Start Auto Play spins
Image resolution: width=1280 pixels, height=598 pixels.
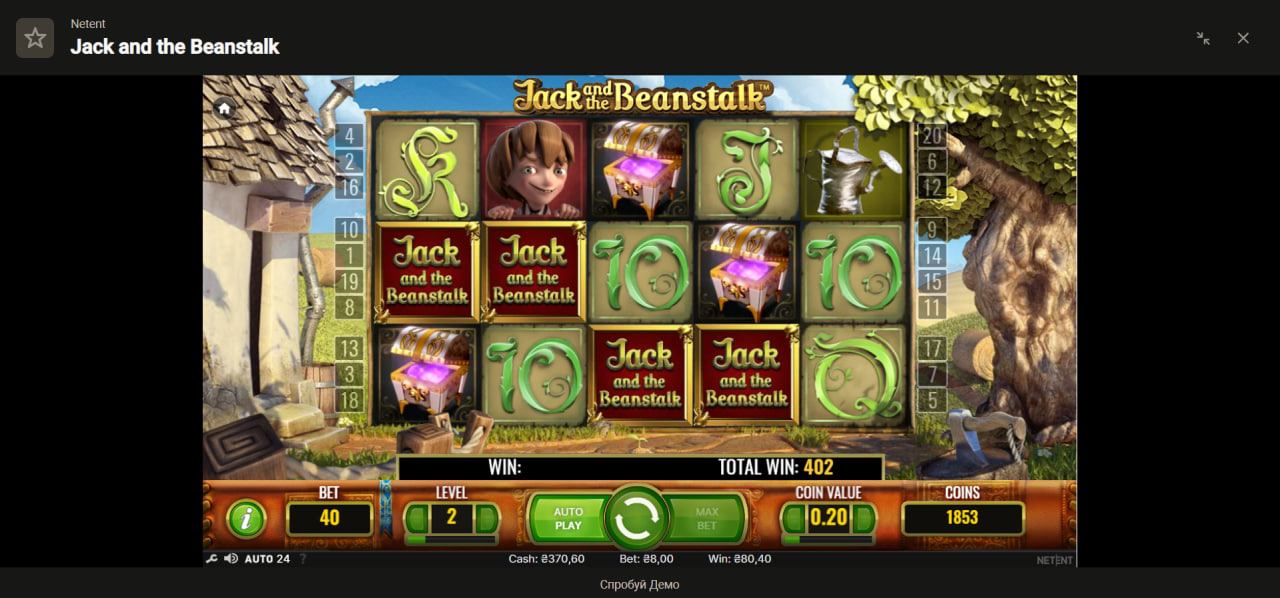pyautogui.click(x=567, y=518)
